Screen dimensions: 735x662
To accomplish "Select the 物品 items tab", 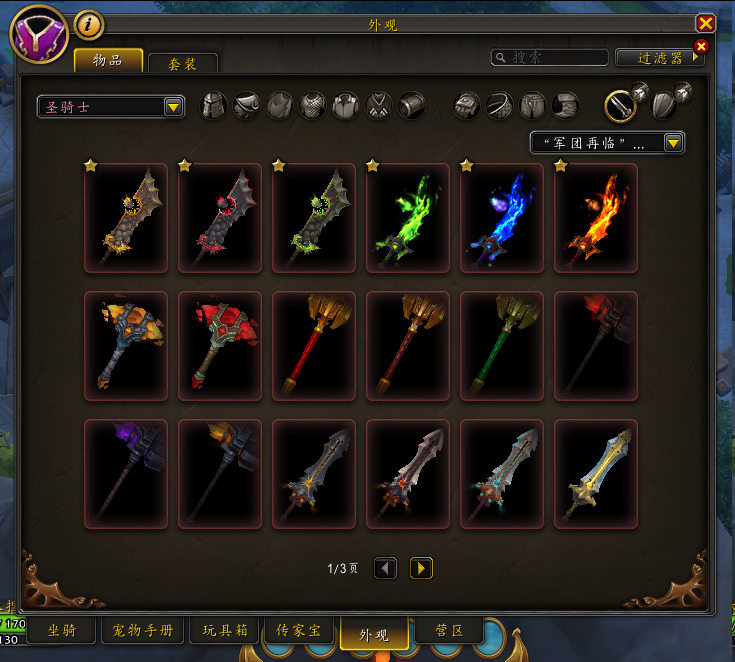I will pos(108,60).
